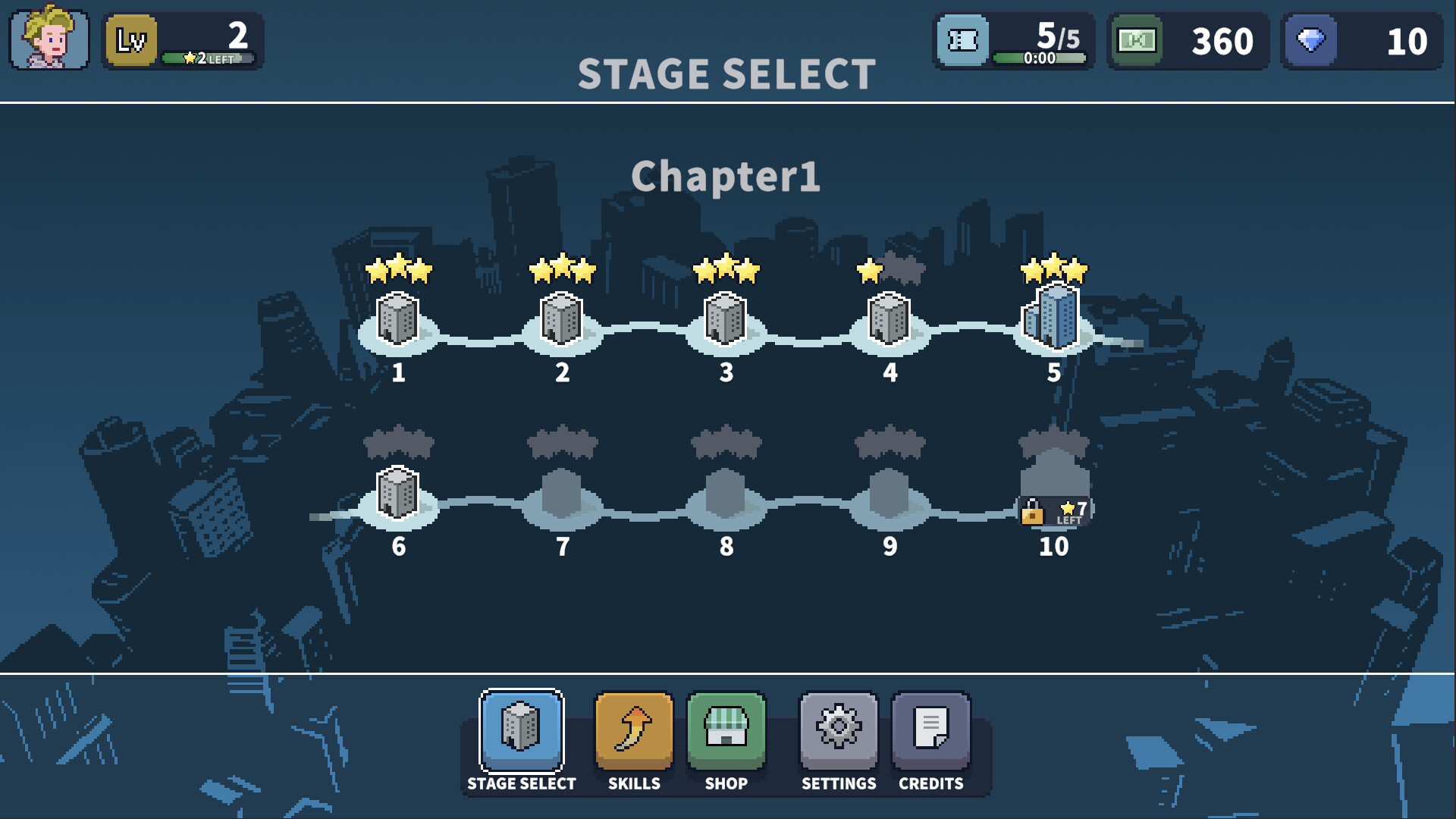The height and width of the screenshot is (819, 1456).
Task: Select stage 6 building
Action: pos(397,493)
